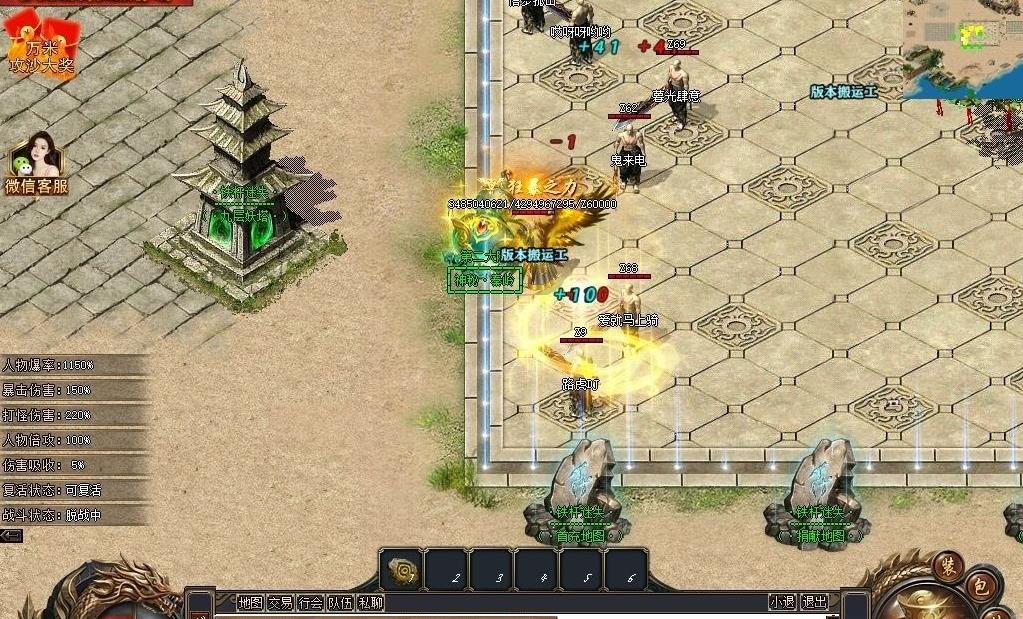Open the 交易 trade button
The width and height of the screenshot is (1023, 619).
[280, 602]
